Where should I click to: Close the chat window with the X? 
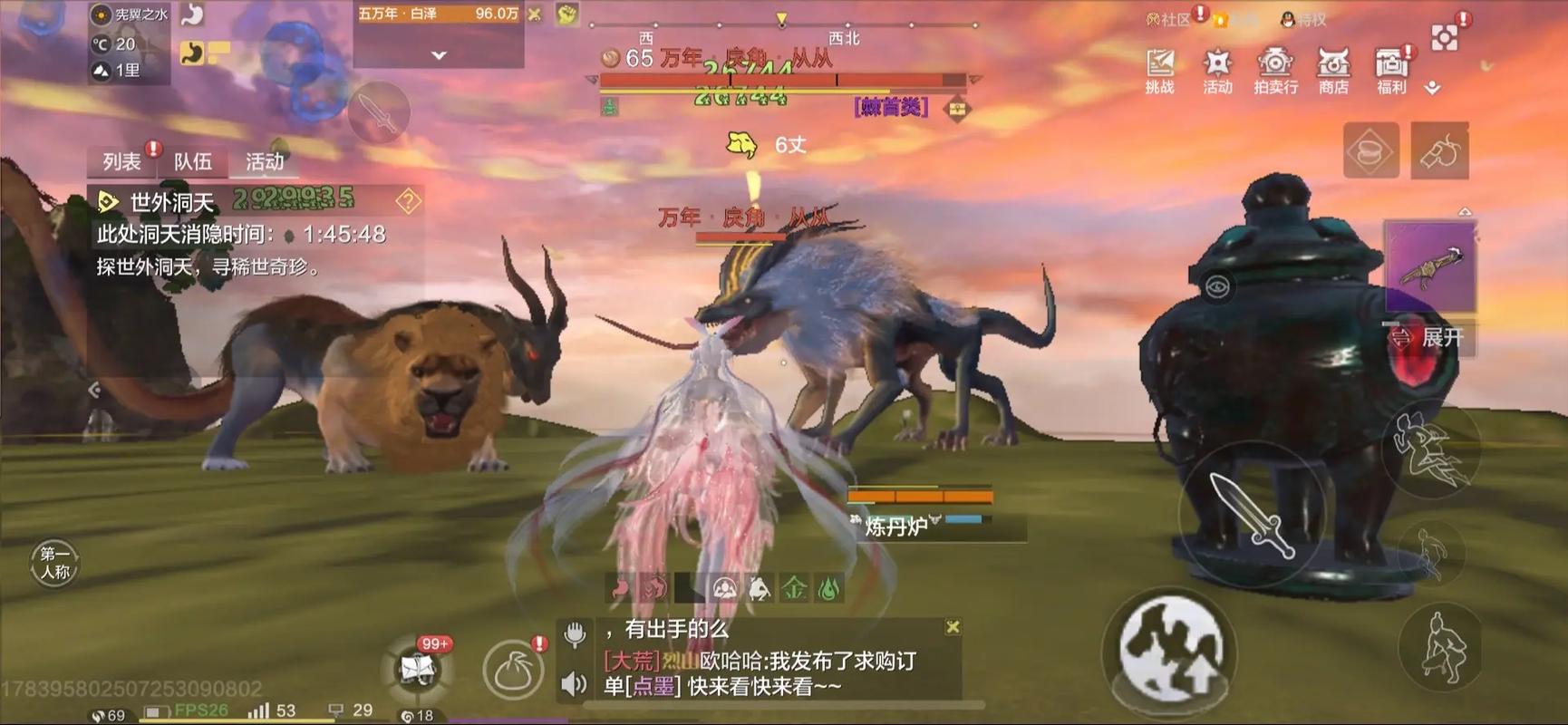[953, 625]
